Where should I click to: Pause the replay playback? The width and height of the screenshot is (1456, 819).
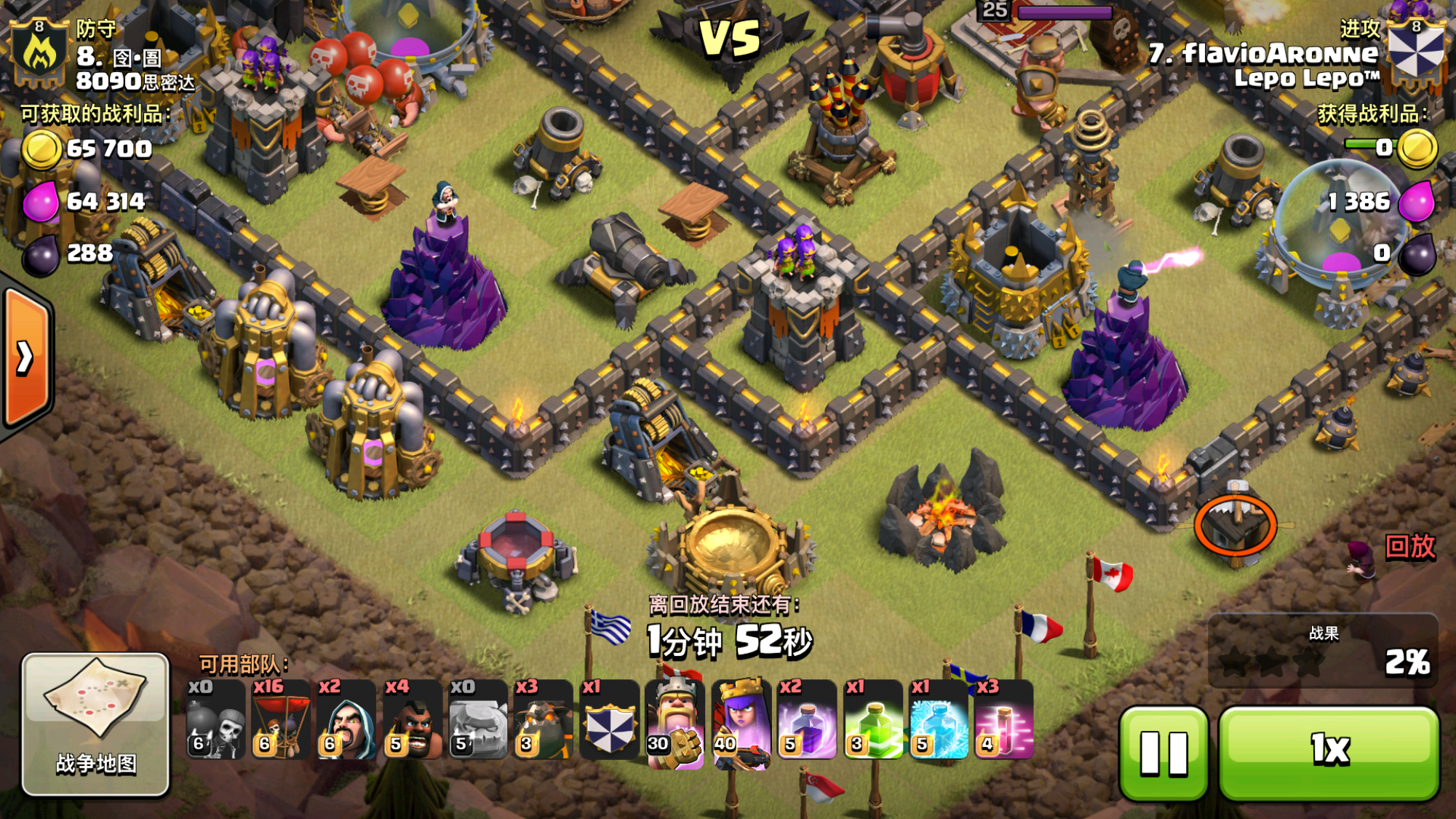(1163, 752)
